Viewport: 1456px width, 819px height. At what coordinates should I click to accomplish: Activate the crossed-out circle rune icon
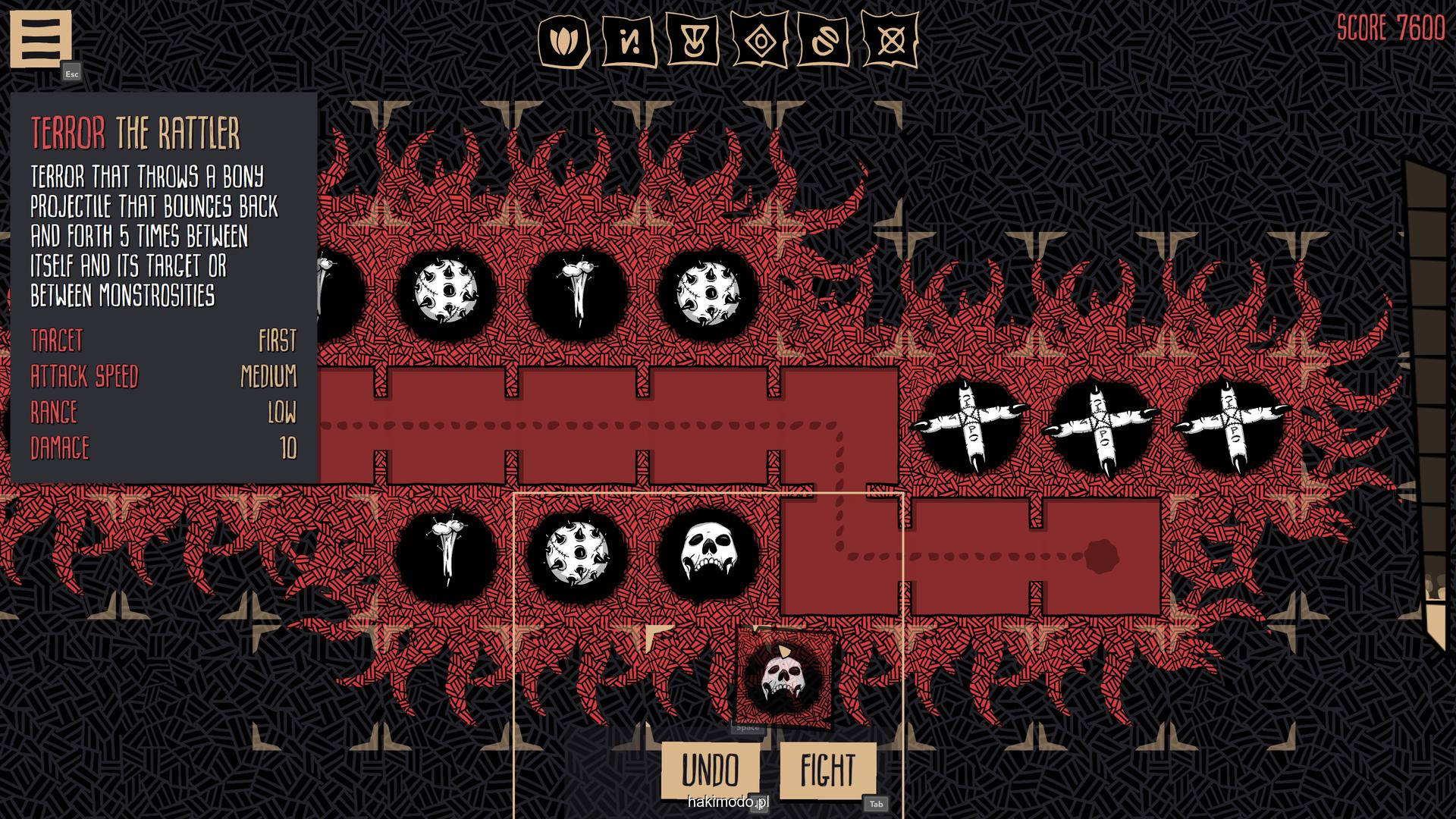point(890,41)
